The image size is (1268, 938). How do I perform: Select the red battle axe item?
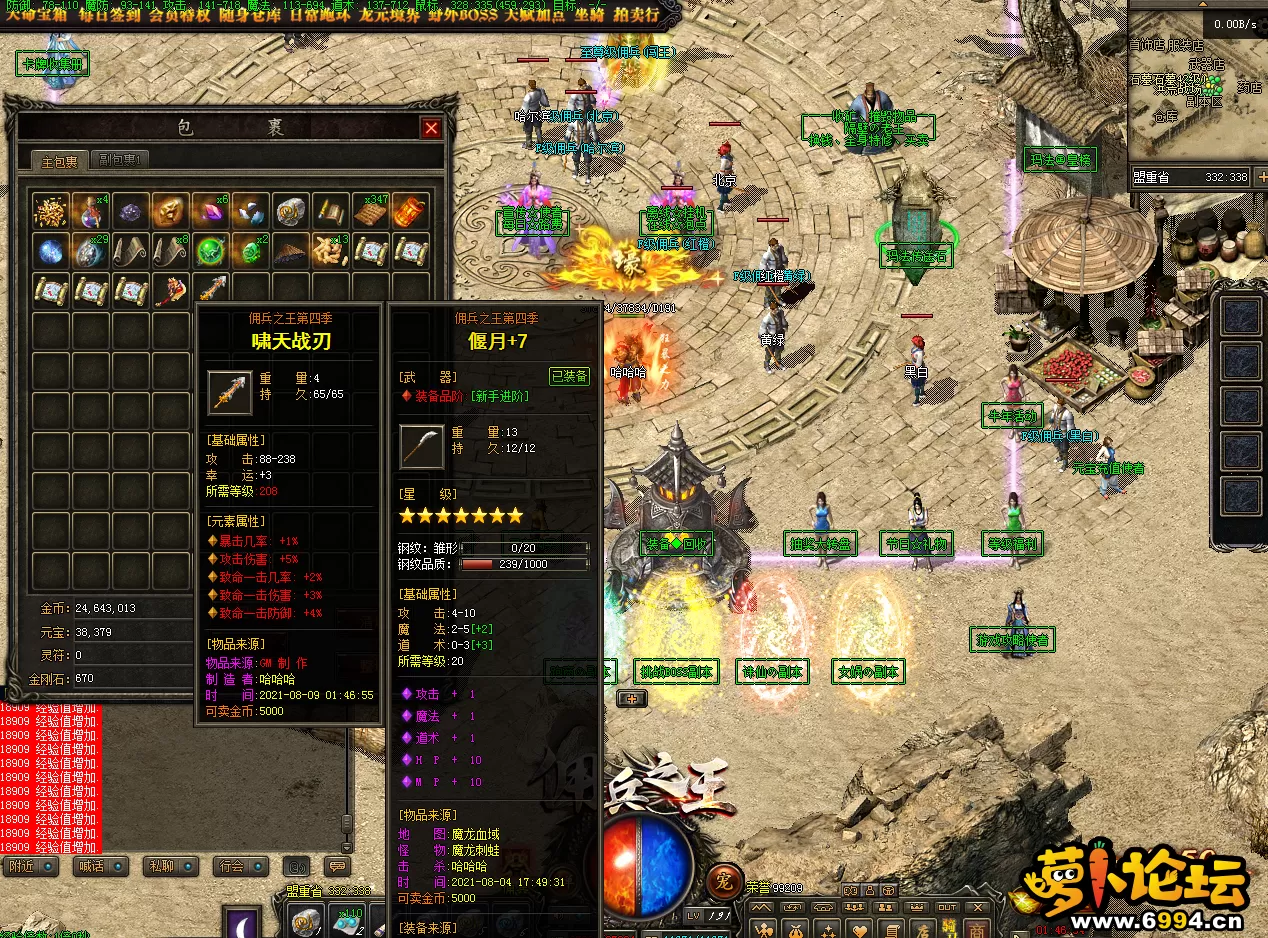pos(170,290)
